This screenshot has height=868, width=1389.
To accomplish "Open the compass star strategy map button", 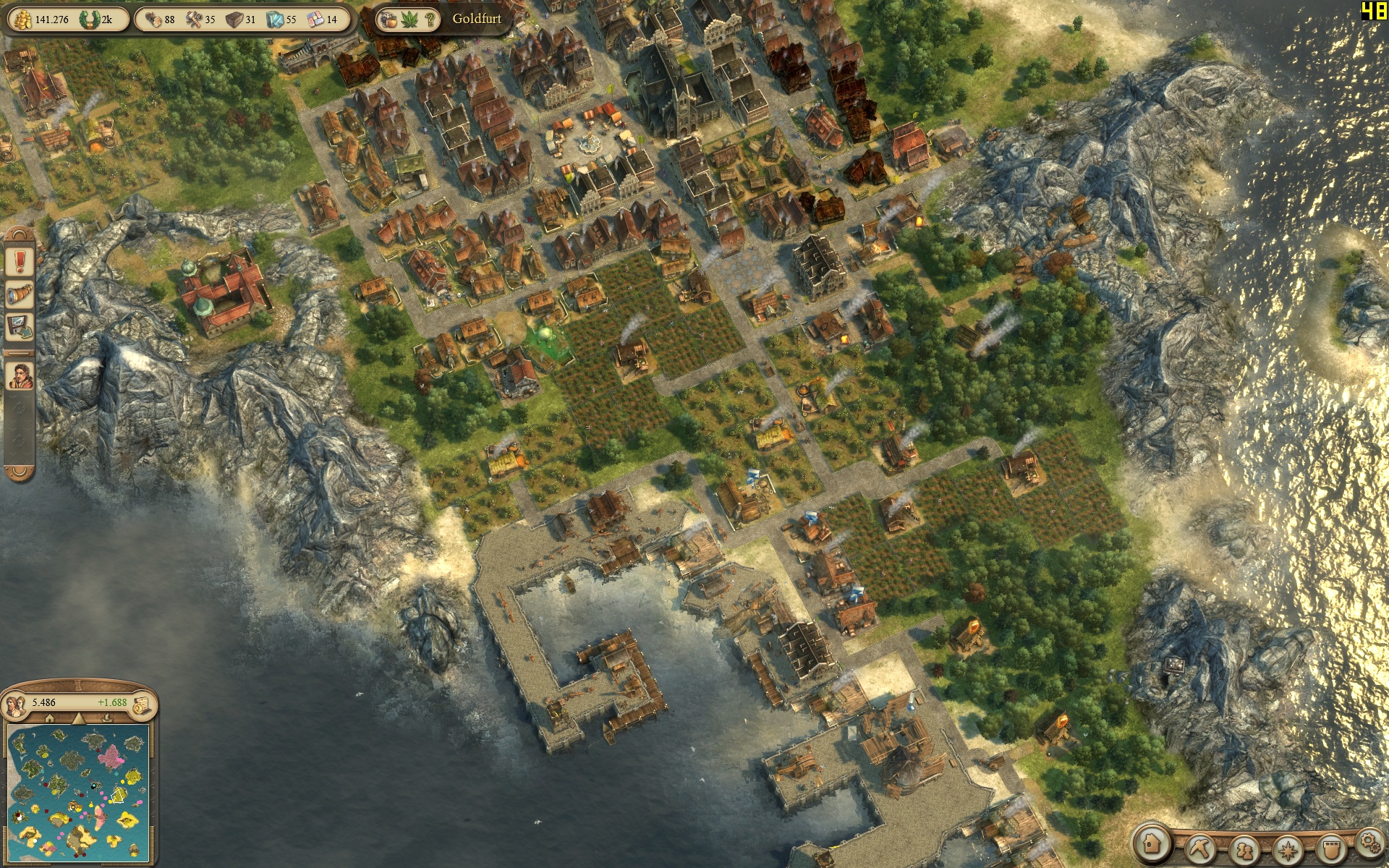I will [1288, 848].
